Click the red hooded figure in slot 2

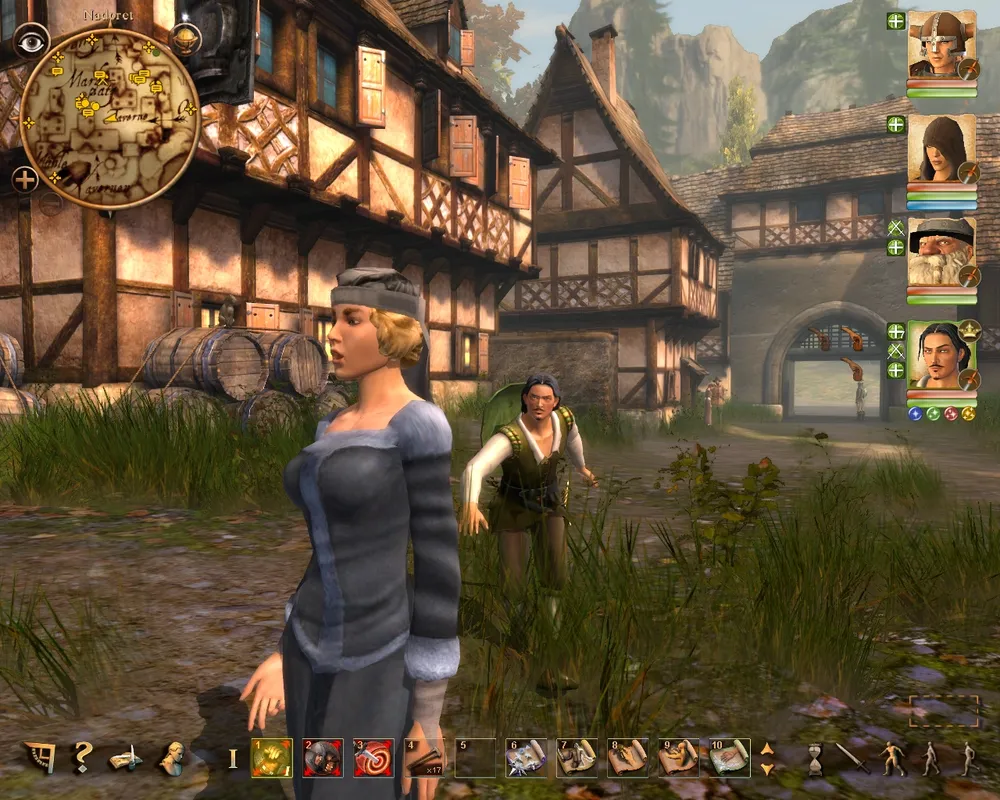tap(322, 758)
